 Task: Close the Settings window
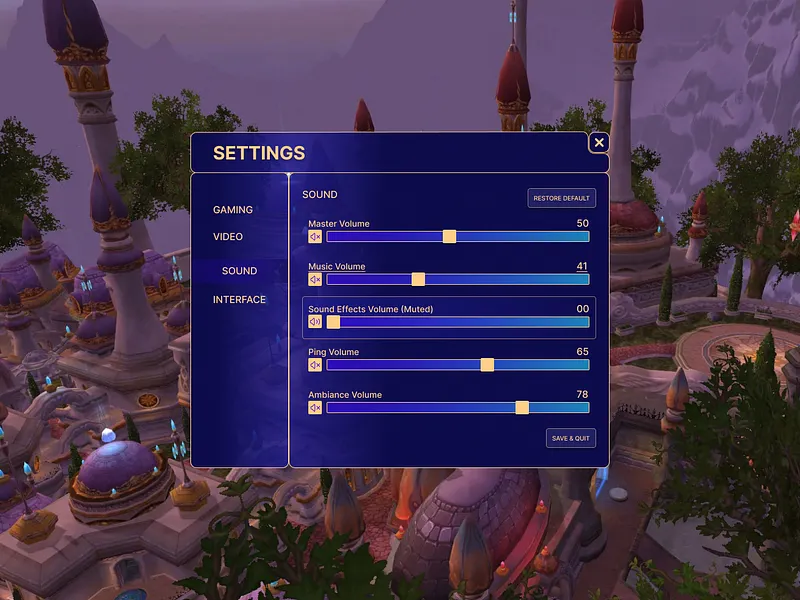point(599,143)
